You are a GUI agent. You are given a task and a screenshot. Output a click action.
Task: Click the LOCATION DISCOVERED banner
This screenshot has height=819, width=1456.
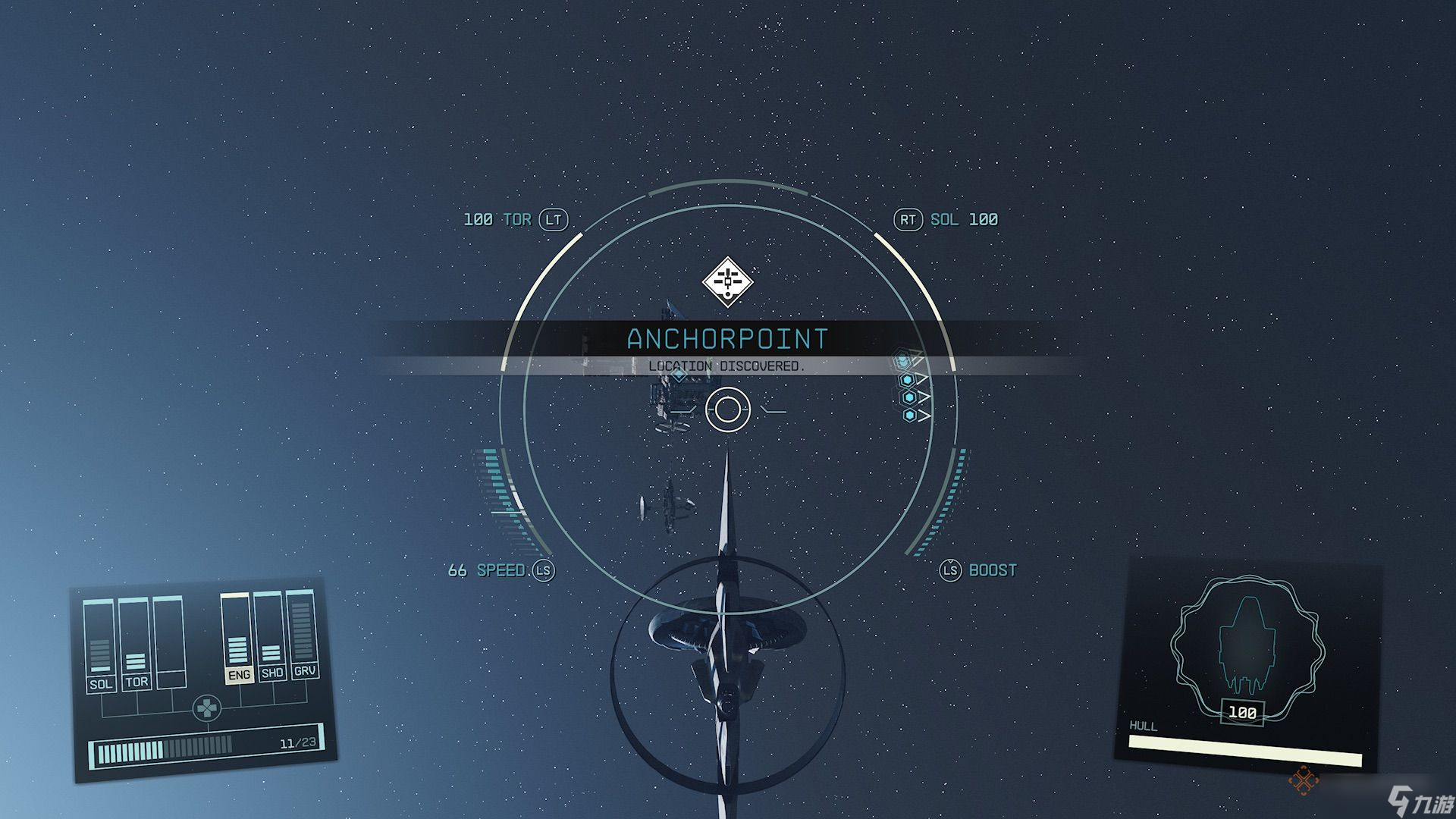[726, 367]
